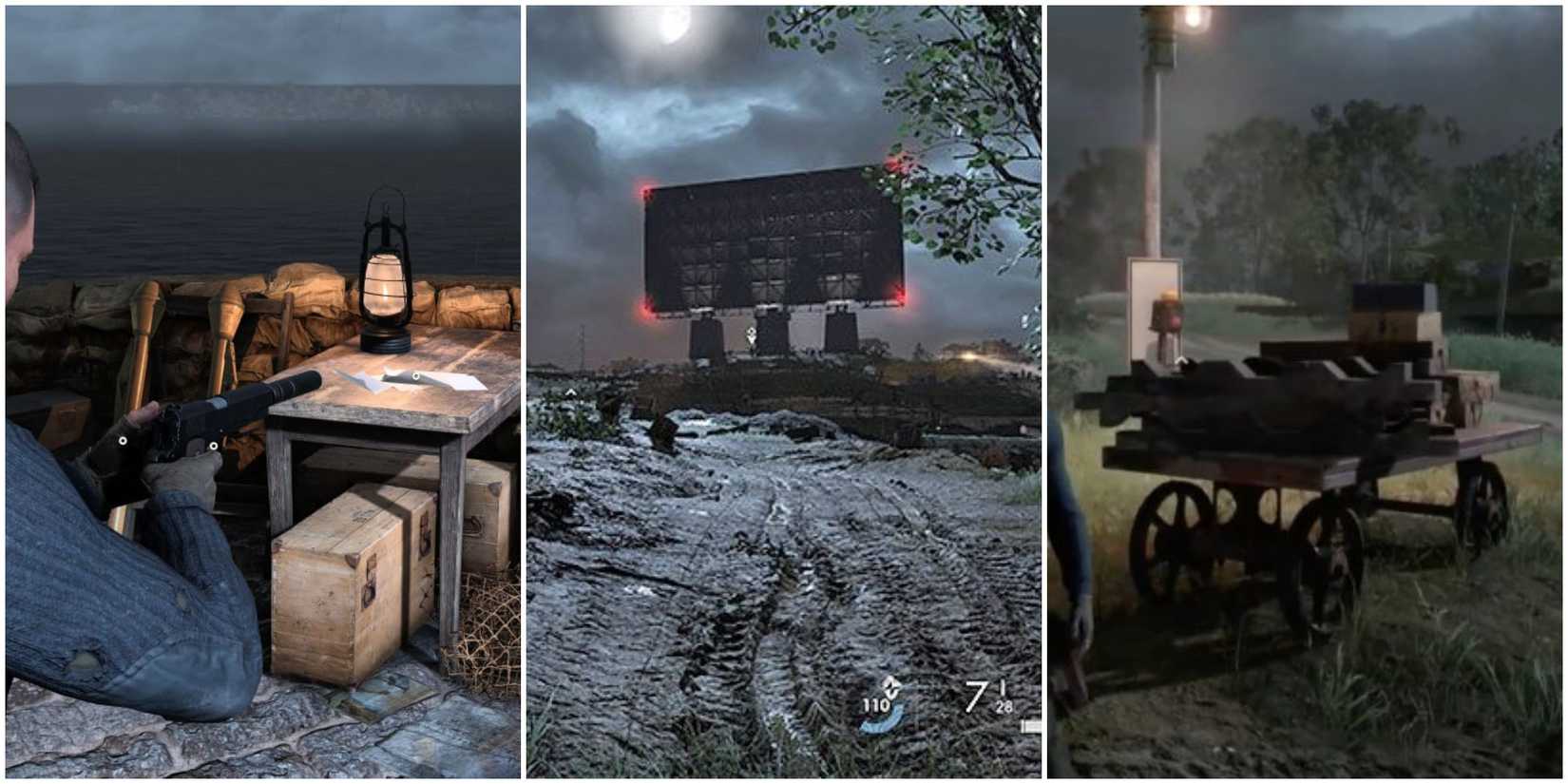Image resolution: width=1568 pixels, height=784 pixels.
Task: Select the objective diamond marker on the radar array
Action: coord(750,333)
